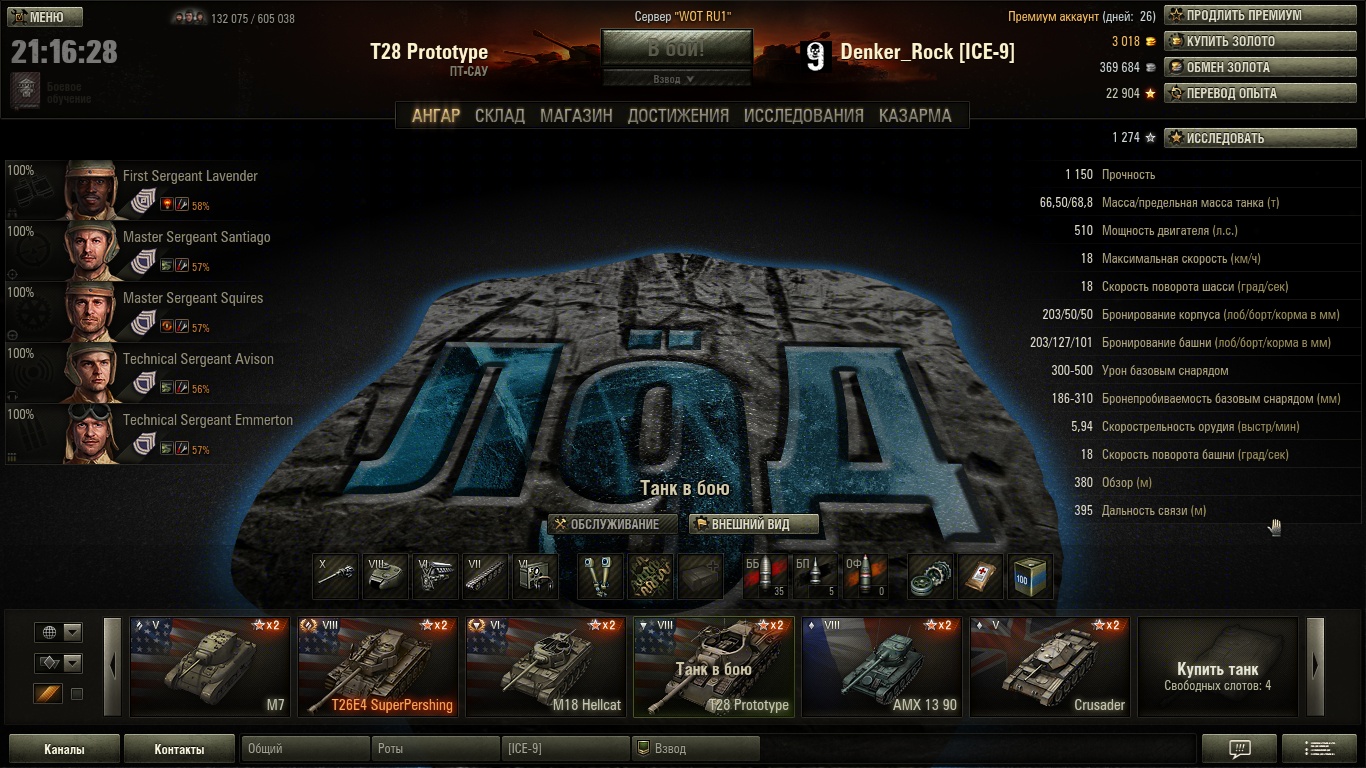Select the M18 Hellcat in carousel

click(x=545, y=667)
